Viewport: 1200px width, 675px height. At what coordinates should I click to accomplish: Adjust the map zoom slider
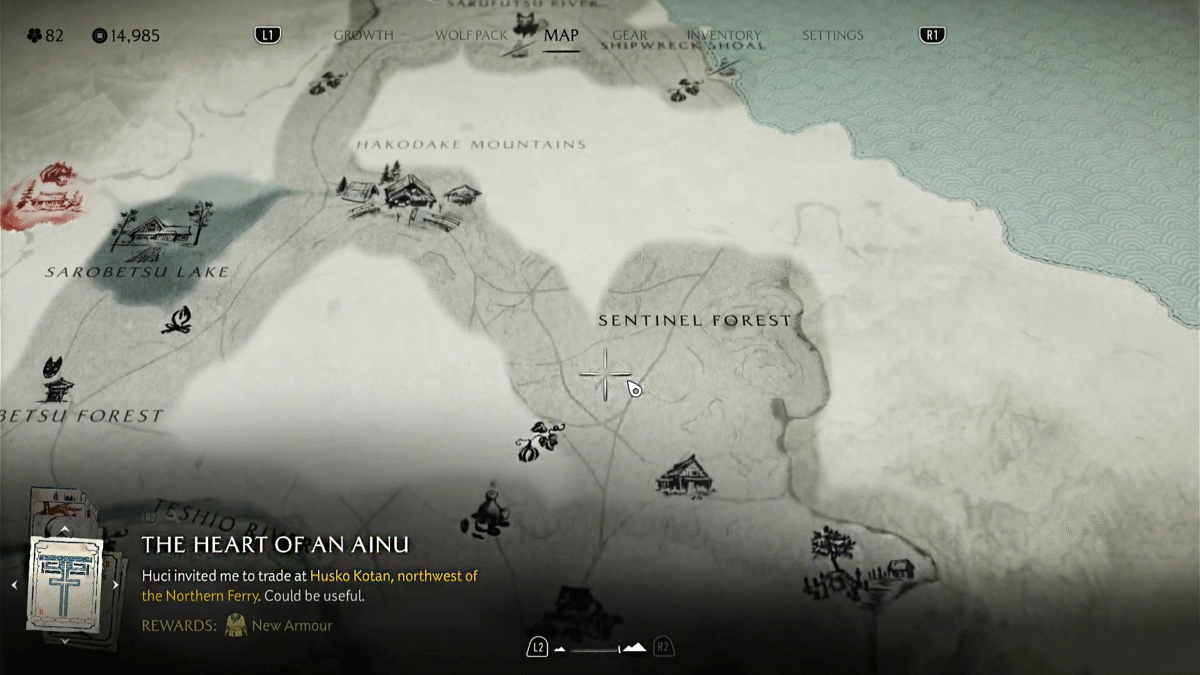pyautogui.click(x=600, y=648)
